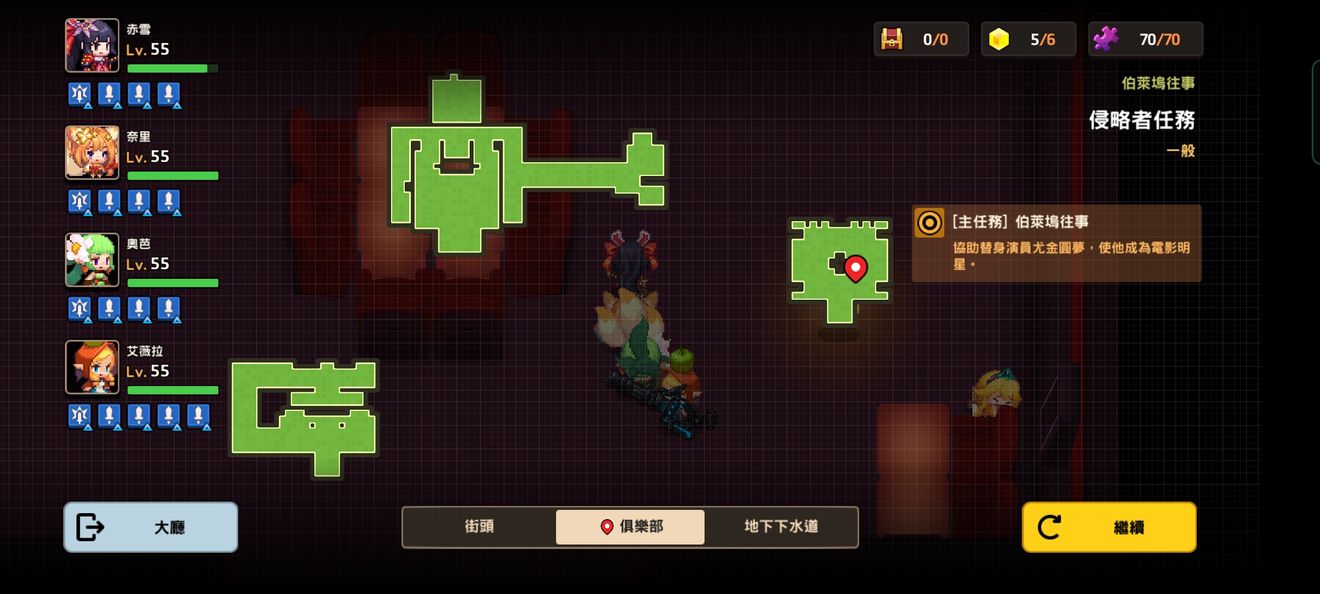Click the red location pin on map
The height and width of the screenshot is (594, 1320).
(855, 267)
